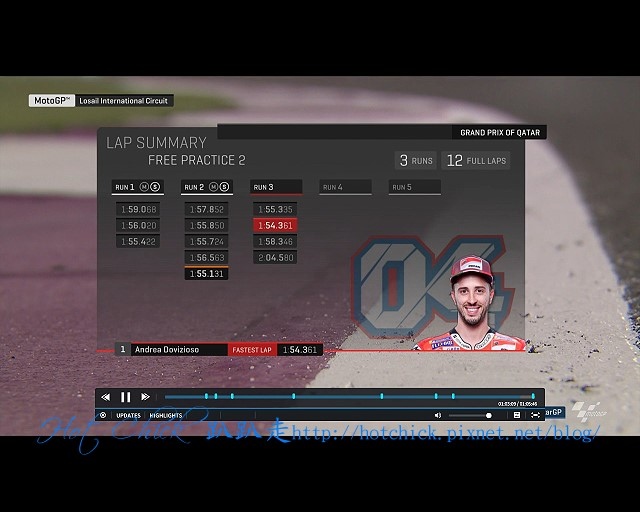Click the circular icon left of Updates
This screenshot has height=512, width=640.
(x=103, y=415)
